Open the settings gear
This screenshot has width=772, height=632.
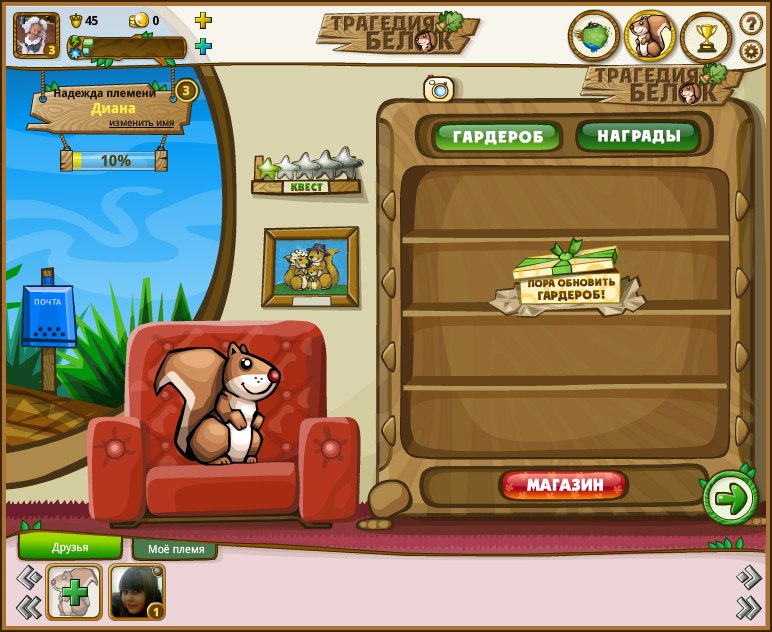751,50
